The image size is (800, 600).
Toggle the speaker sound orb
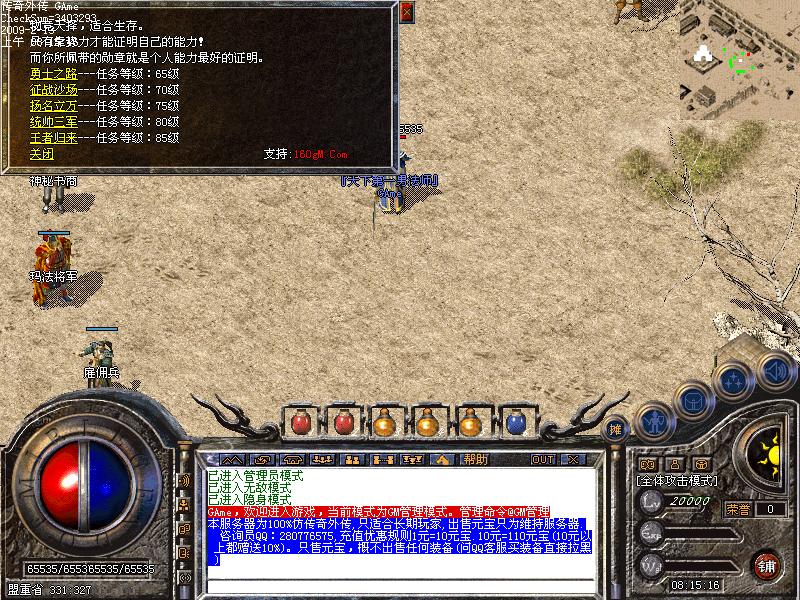point(774,369)
